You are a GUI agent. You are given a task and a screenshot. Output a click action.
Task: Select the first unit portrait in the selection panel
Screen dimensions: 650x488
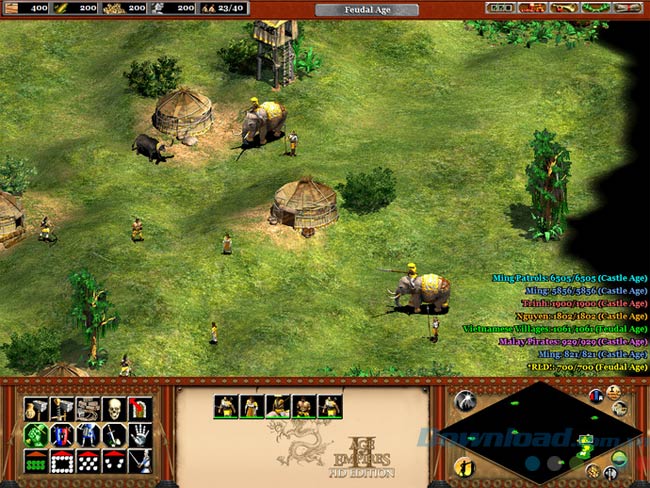pos(225,406)
